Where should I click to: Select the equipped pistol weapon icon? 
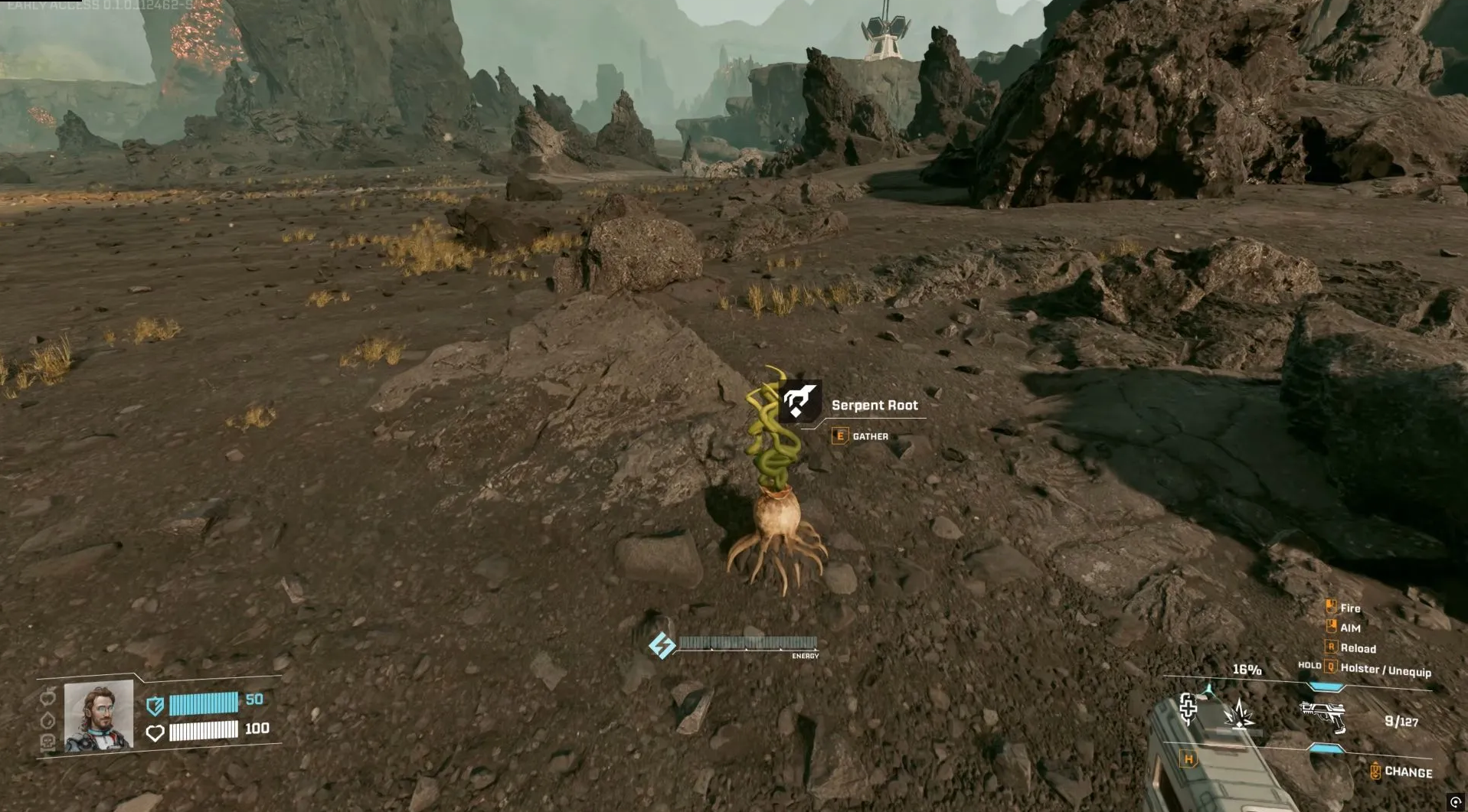pos(1323,716)
